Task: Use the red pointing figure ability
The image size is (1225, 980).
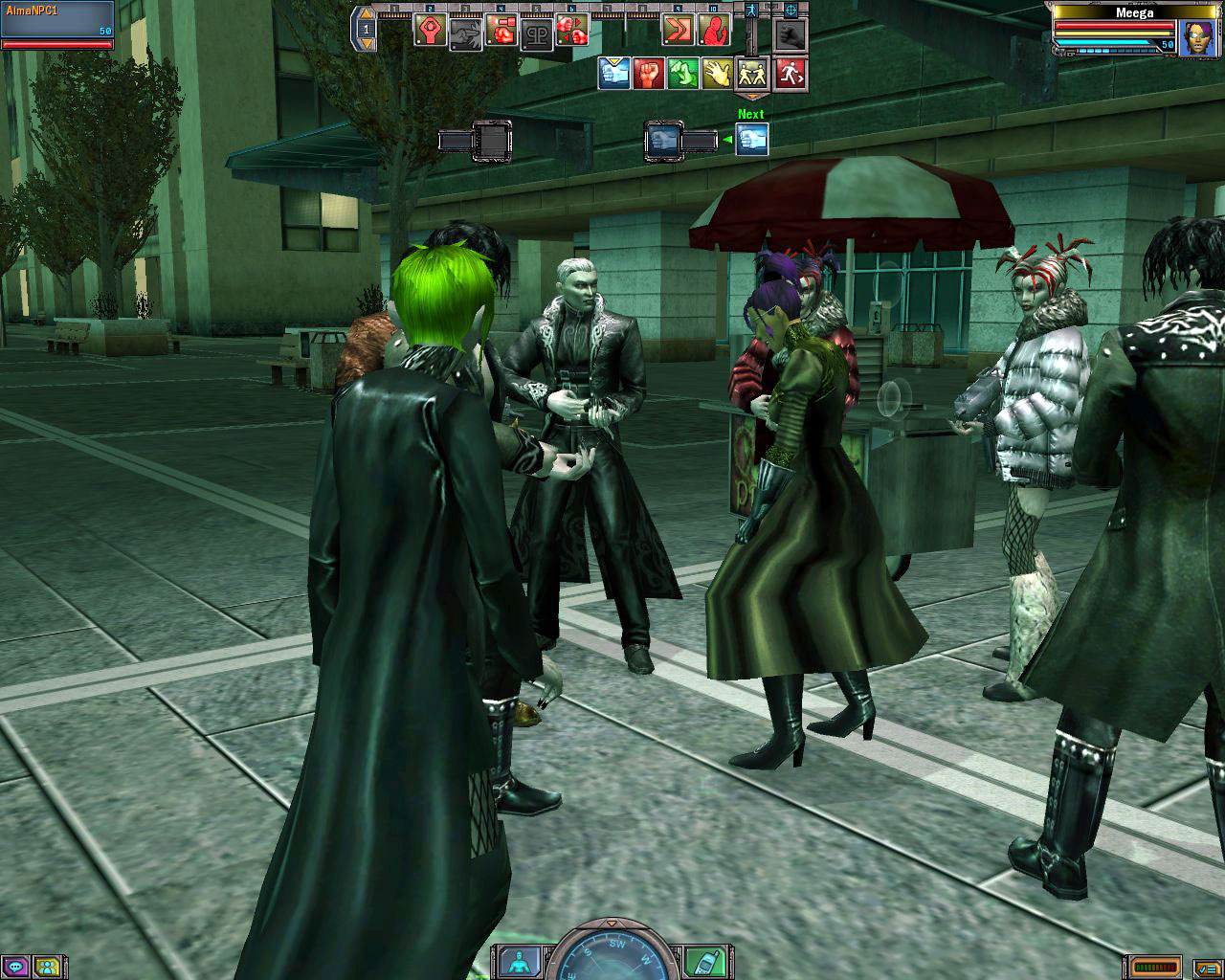Action: (x=713, y=31)
